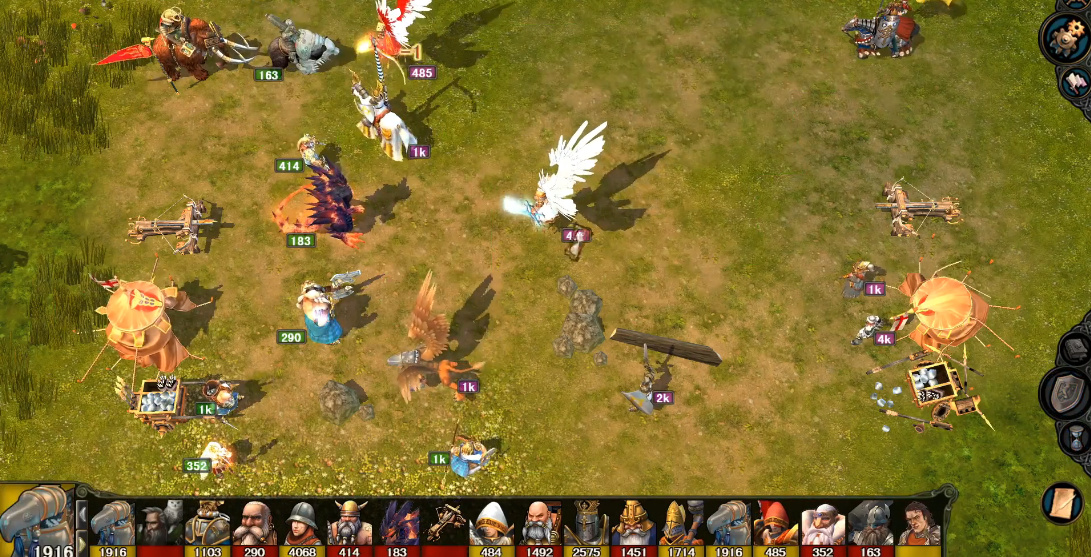
Task: Click the hourglass wait button
Action: (x=1075, y=438)
